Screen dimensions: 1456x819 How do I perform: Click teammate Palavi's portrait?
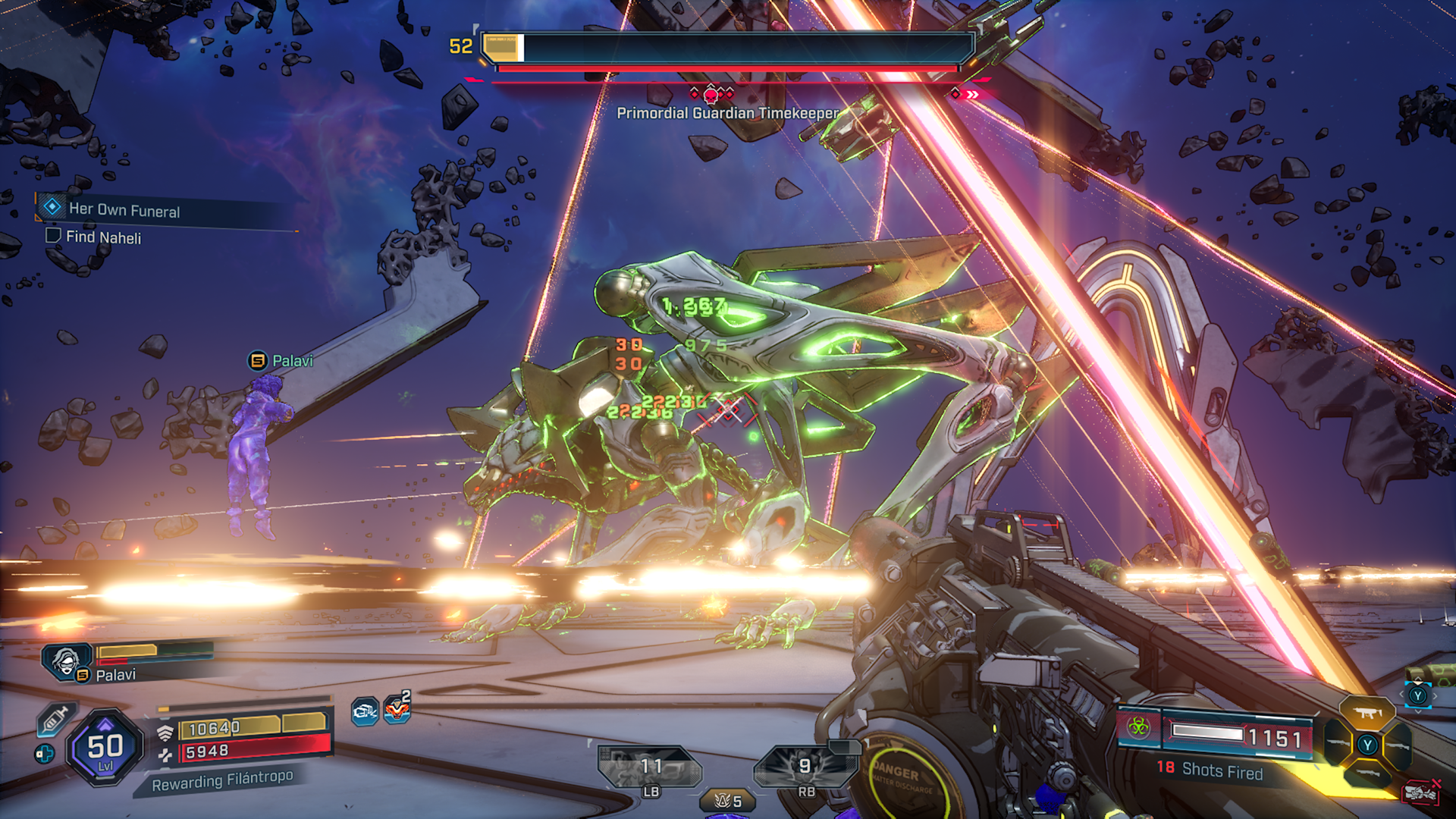coord(67,660)
